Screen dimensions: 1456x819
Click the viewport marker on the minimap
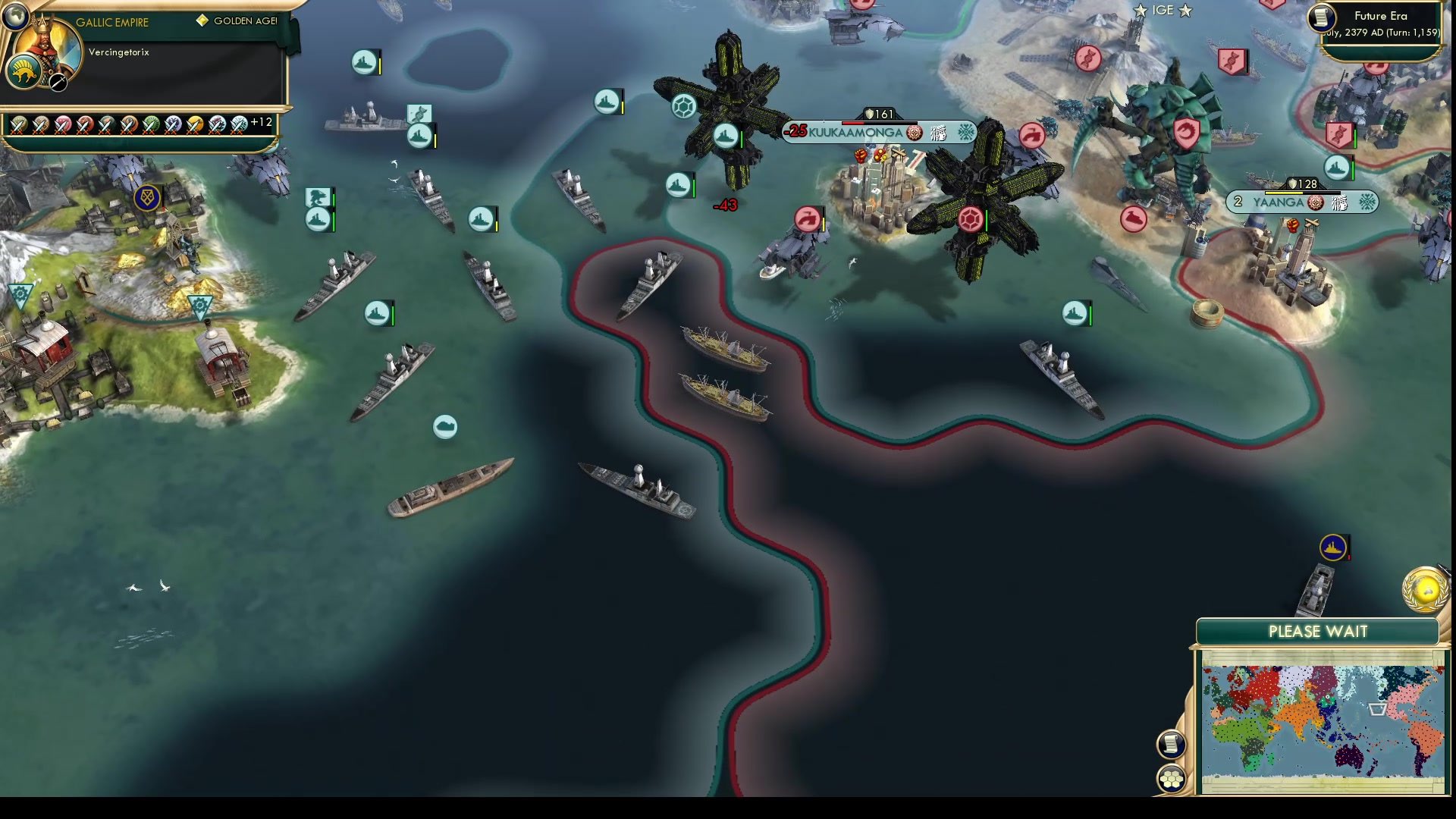[1376, 709]
